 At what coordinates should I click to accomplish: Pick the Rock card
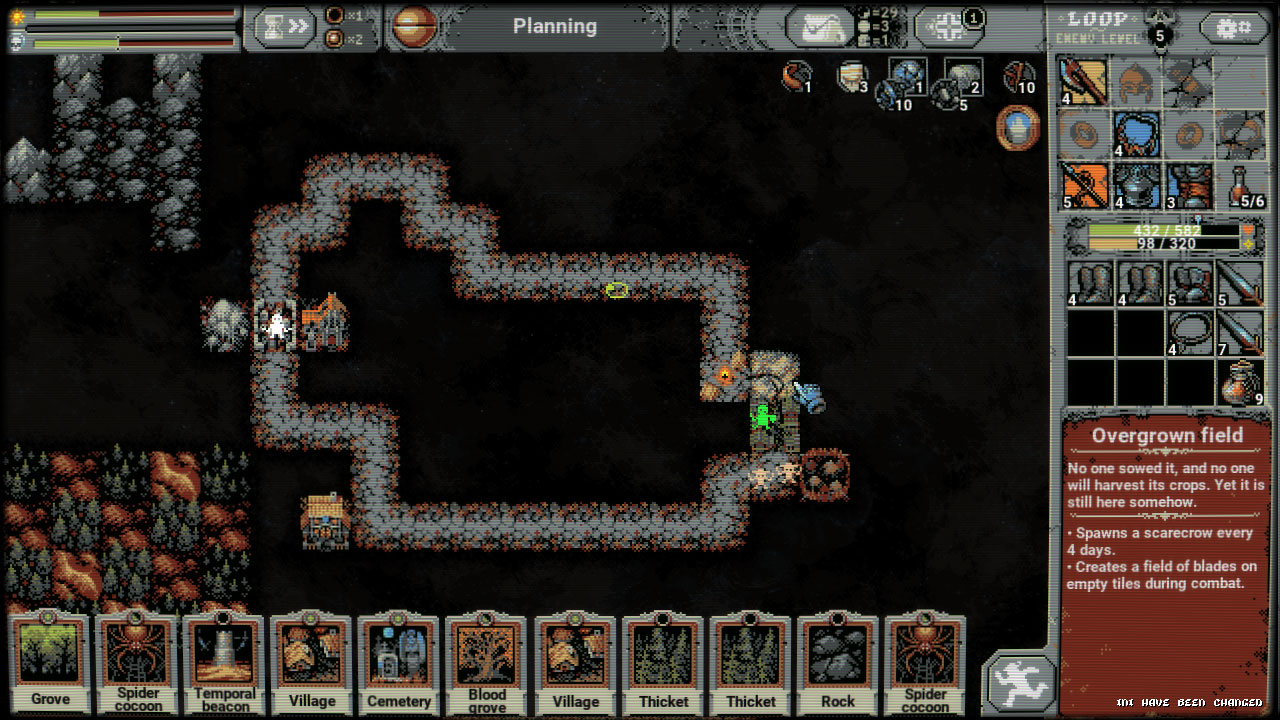[x=837, y=663]
